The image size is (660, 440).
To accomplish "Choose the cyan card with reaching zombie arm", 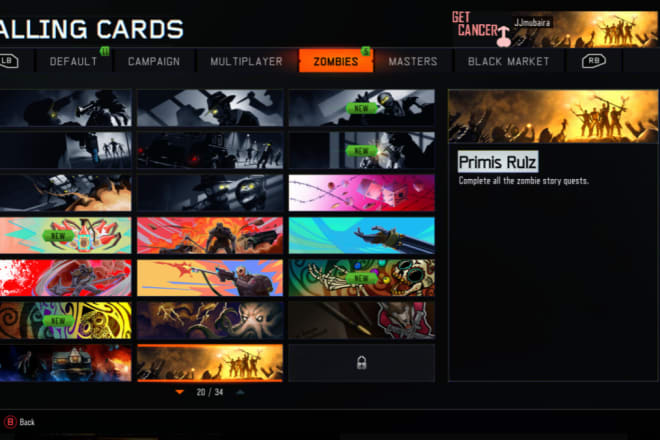I will coord(361,235).
